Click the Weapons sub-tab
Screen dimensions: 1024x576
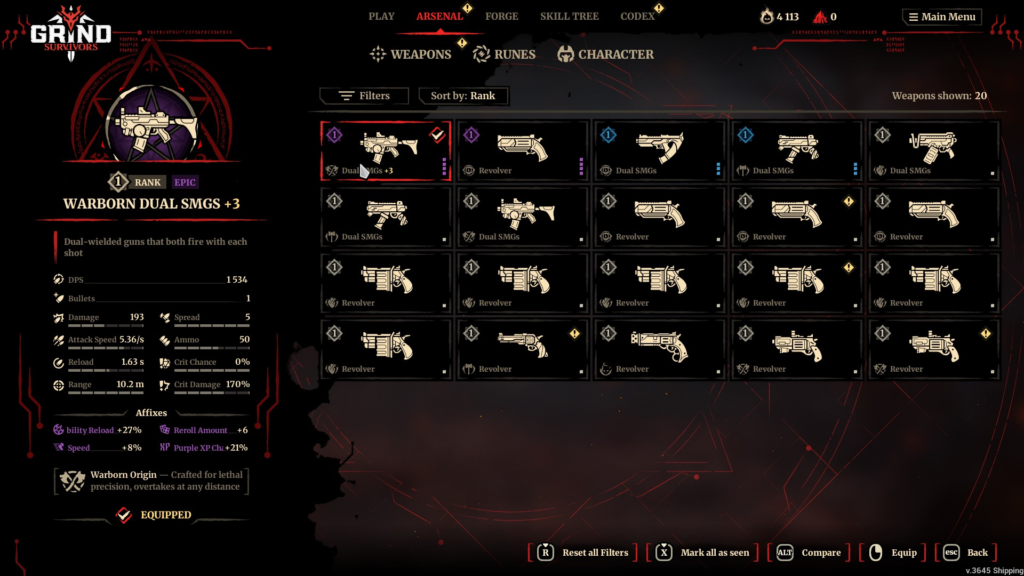coord(411,54)
